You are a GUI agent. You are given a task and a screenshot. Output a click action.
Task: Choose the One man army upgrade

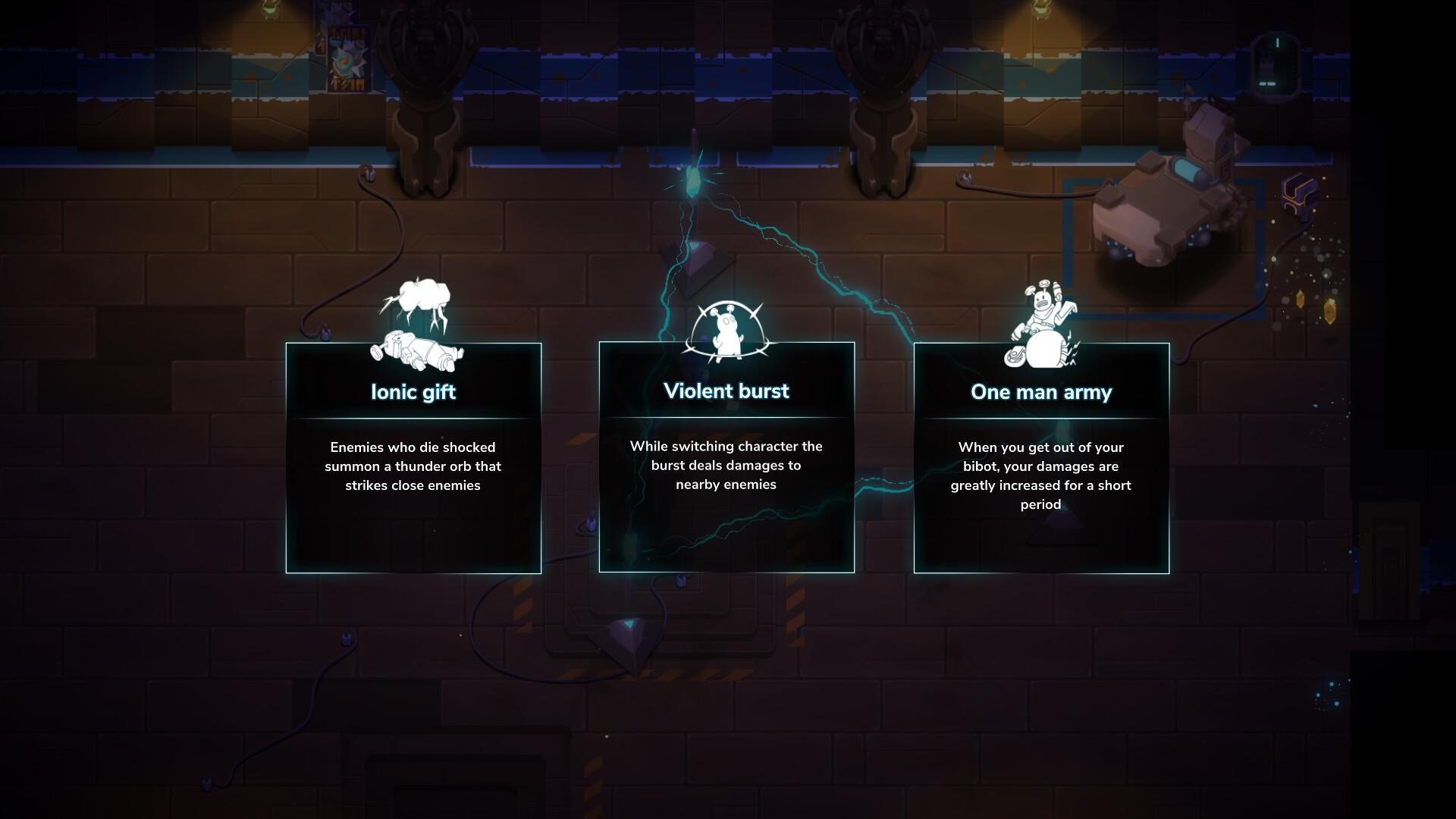1042,455
